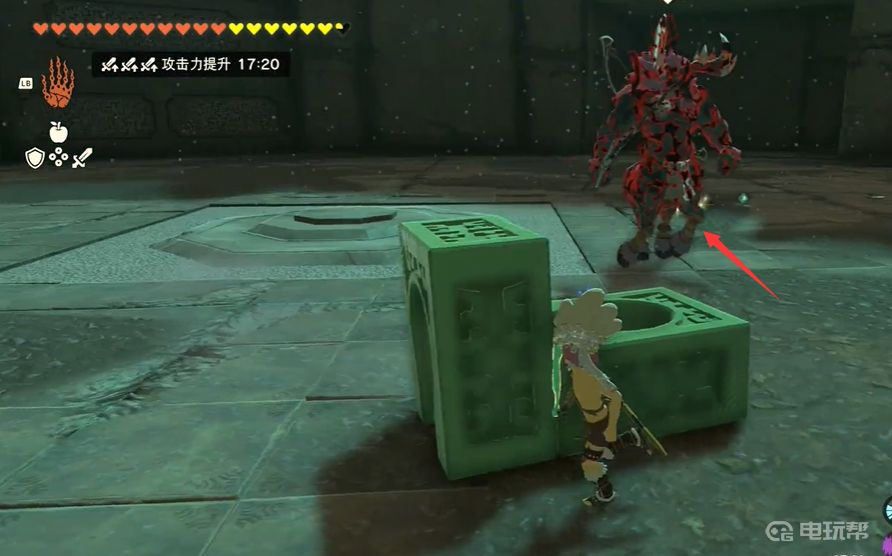The width and height of the screenshot is (892, 556).
Task: Select the apple item icon
Action: 58,131
